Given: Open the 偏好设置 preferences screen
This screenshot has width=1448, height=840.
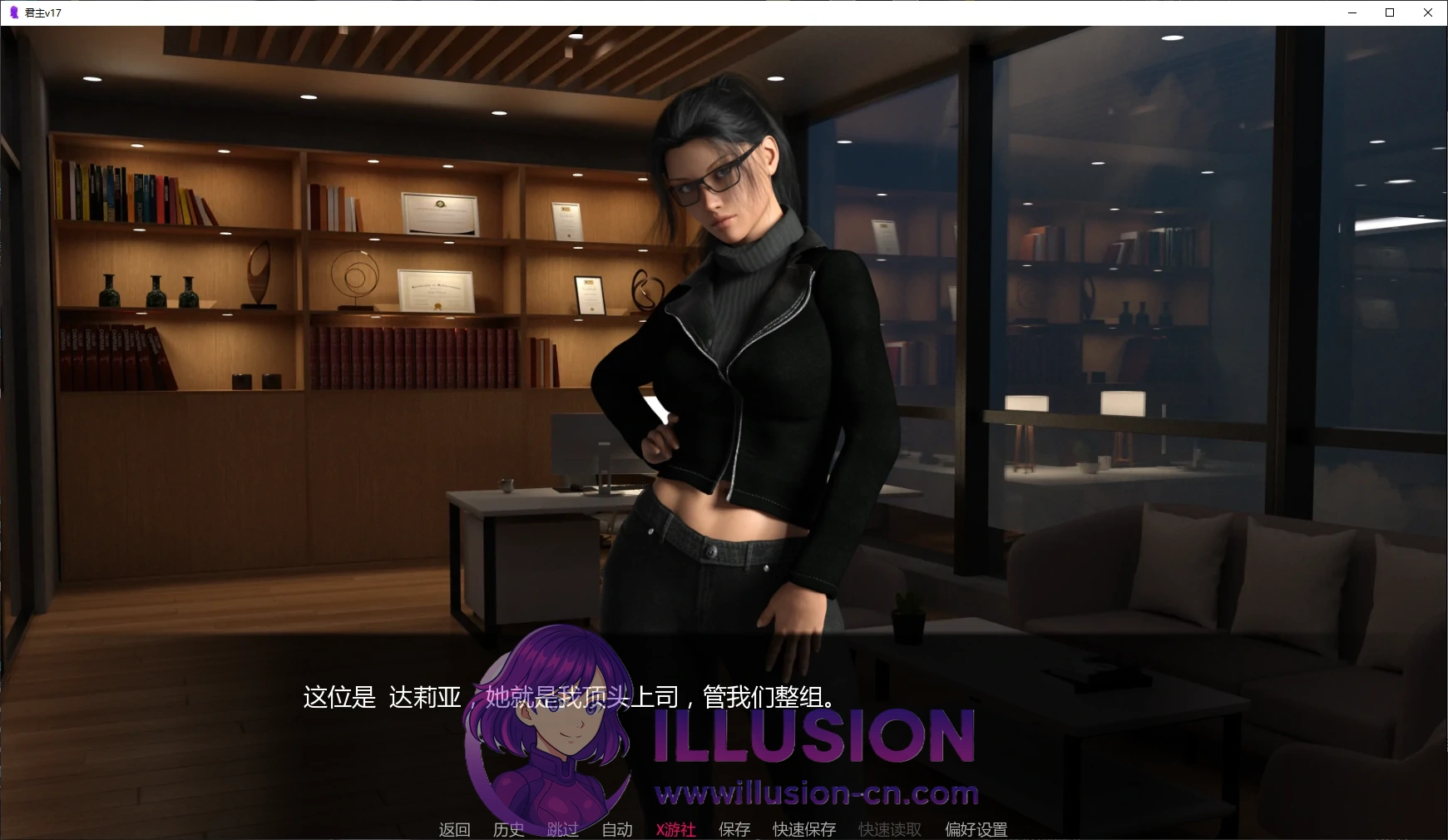Looking at the screenshot, I should tap(975, 828).
